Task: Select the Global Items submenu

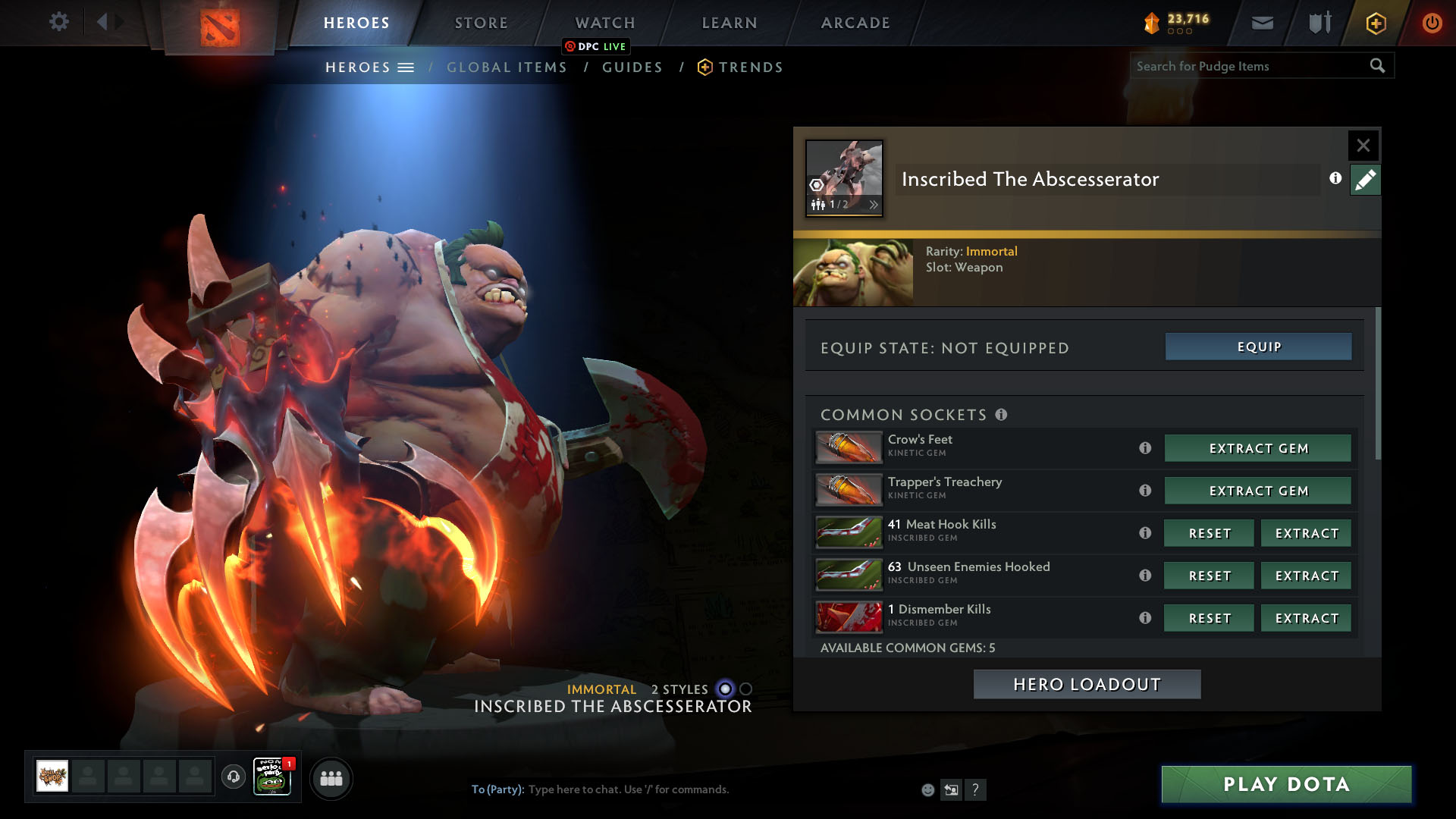Action: coord(507,67)
